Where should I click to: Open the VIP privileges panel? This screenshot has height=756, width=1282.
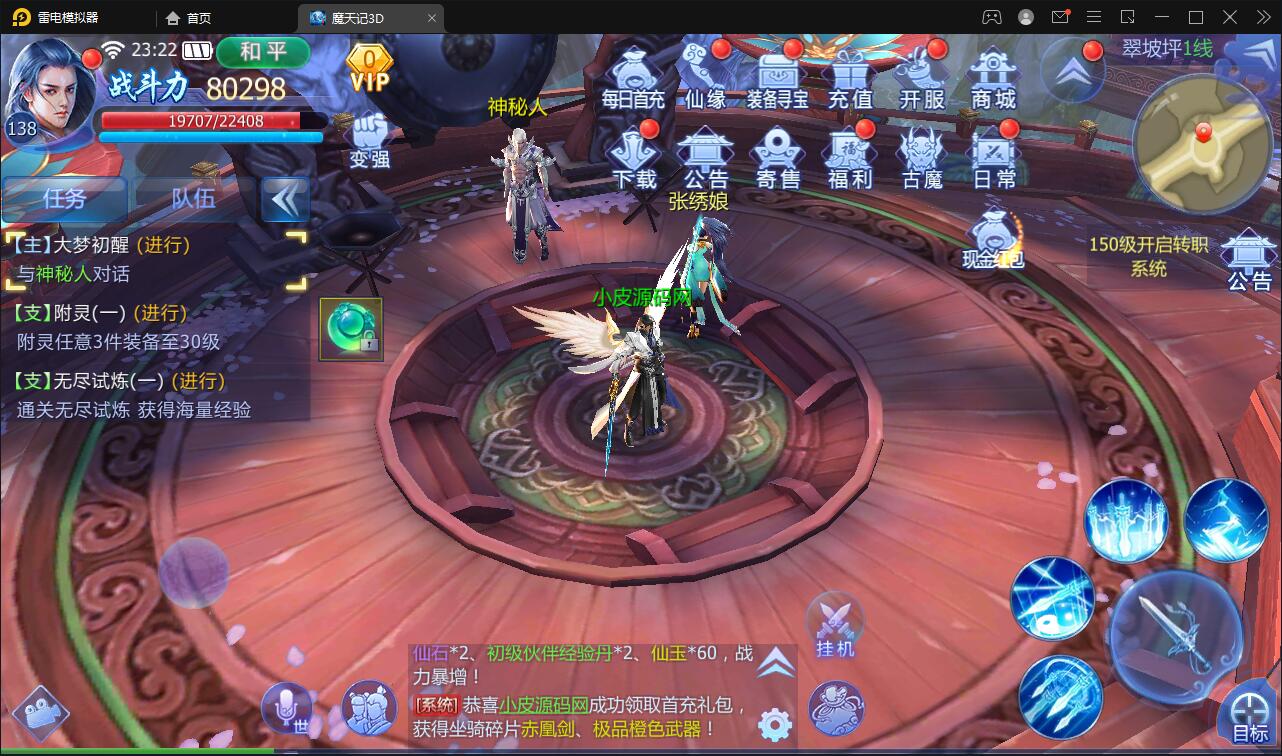click(x=368, y=70)
